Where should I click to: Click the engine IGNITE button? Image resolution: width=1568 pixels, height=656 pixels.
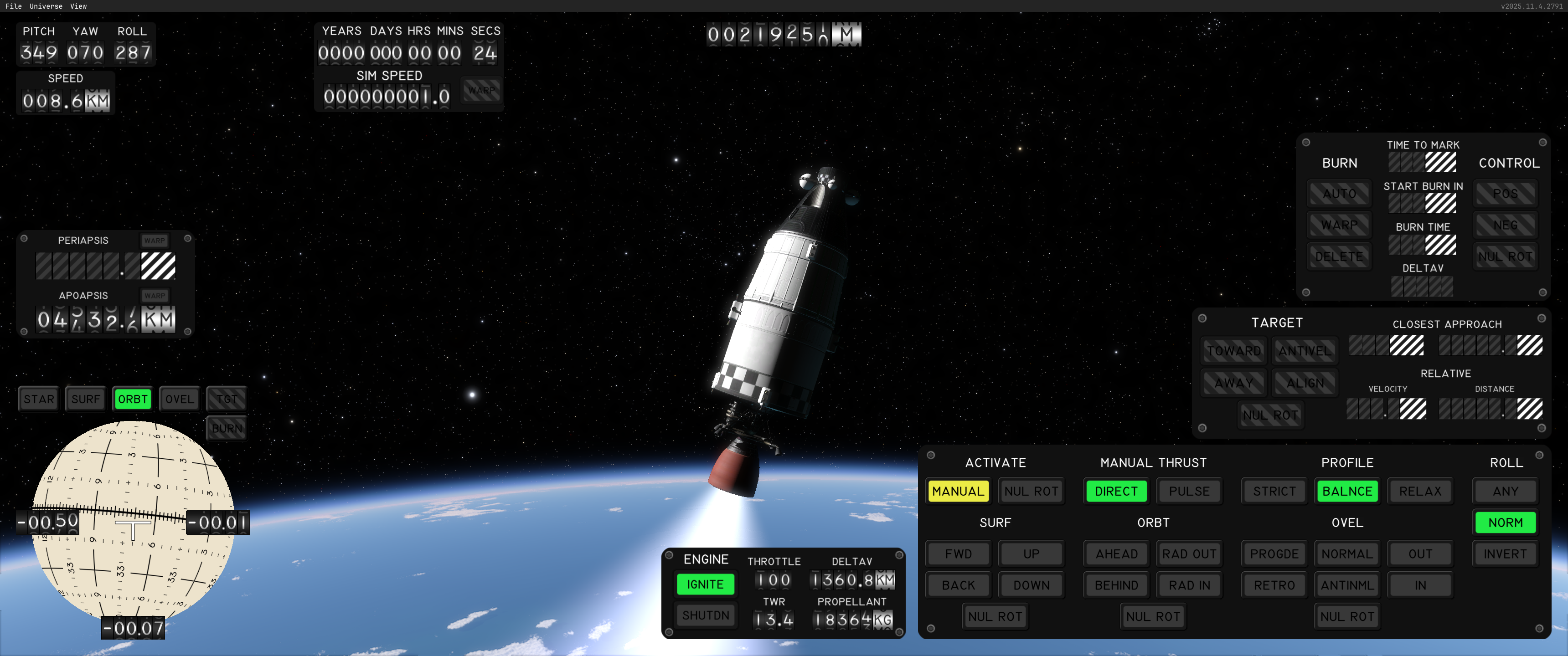(x=705, y=584)
